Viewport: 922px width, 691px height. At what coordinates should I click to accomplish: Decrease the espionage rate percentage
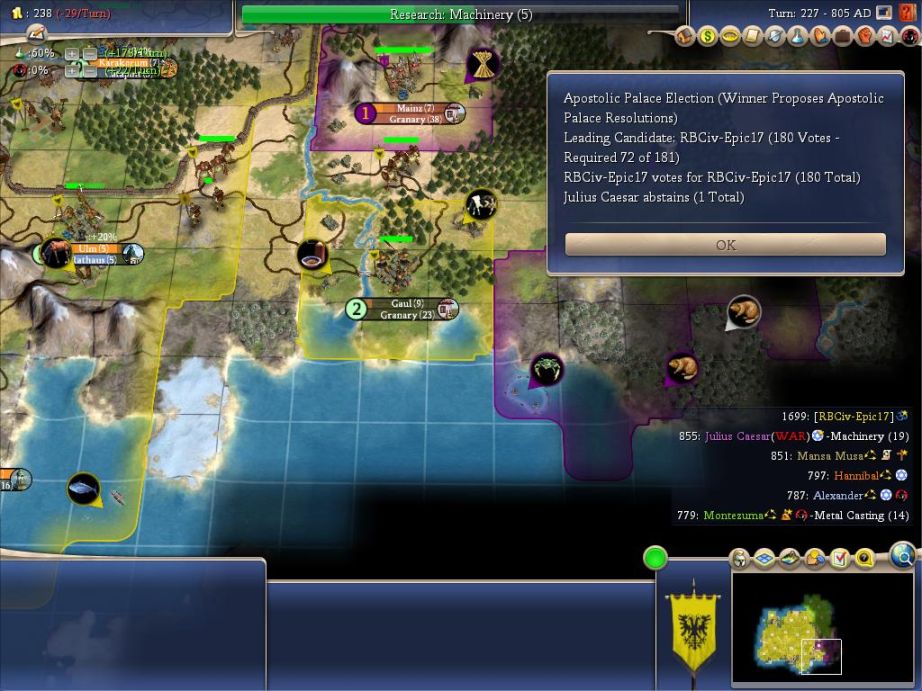87,71
